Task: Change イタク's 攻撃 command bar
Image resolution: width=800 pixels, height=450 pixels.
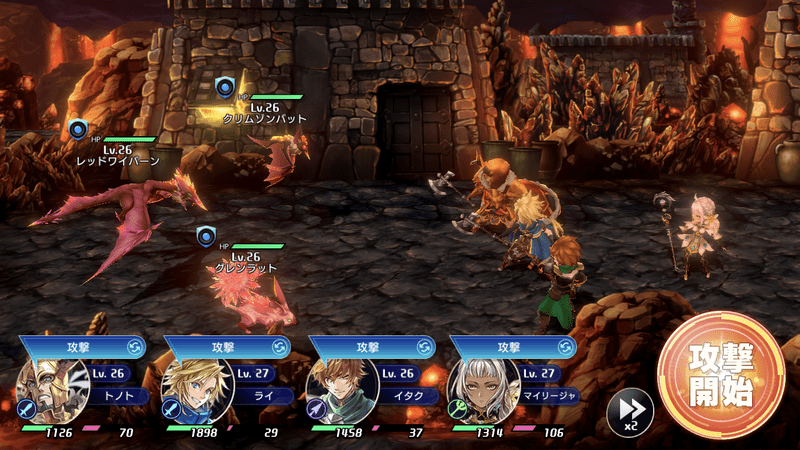Action: coord(370,346)
